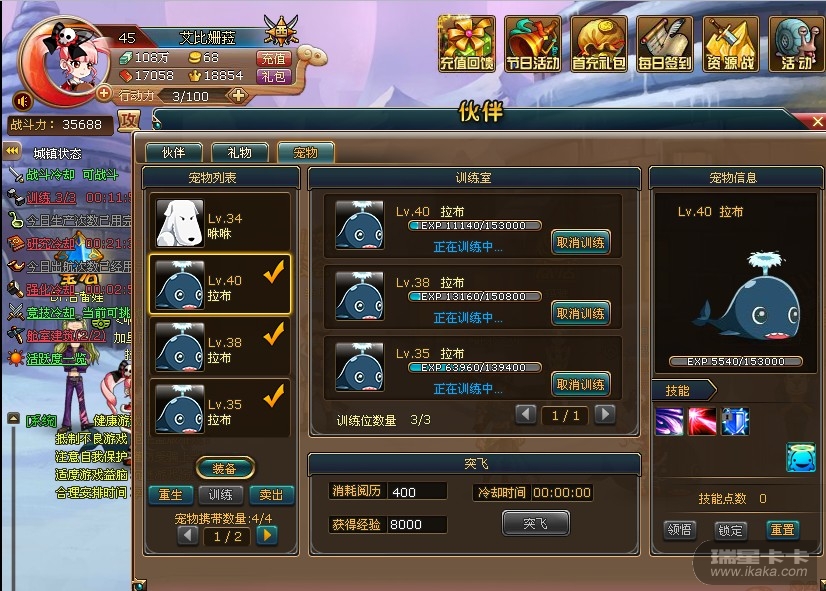Cancel training for Lv.40 拉布
The height and width of the screenshot is (591, 826).
580,242
